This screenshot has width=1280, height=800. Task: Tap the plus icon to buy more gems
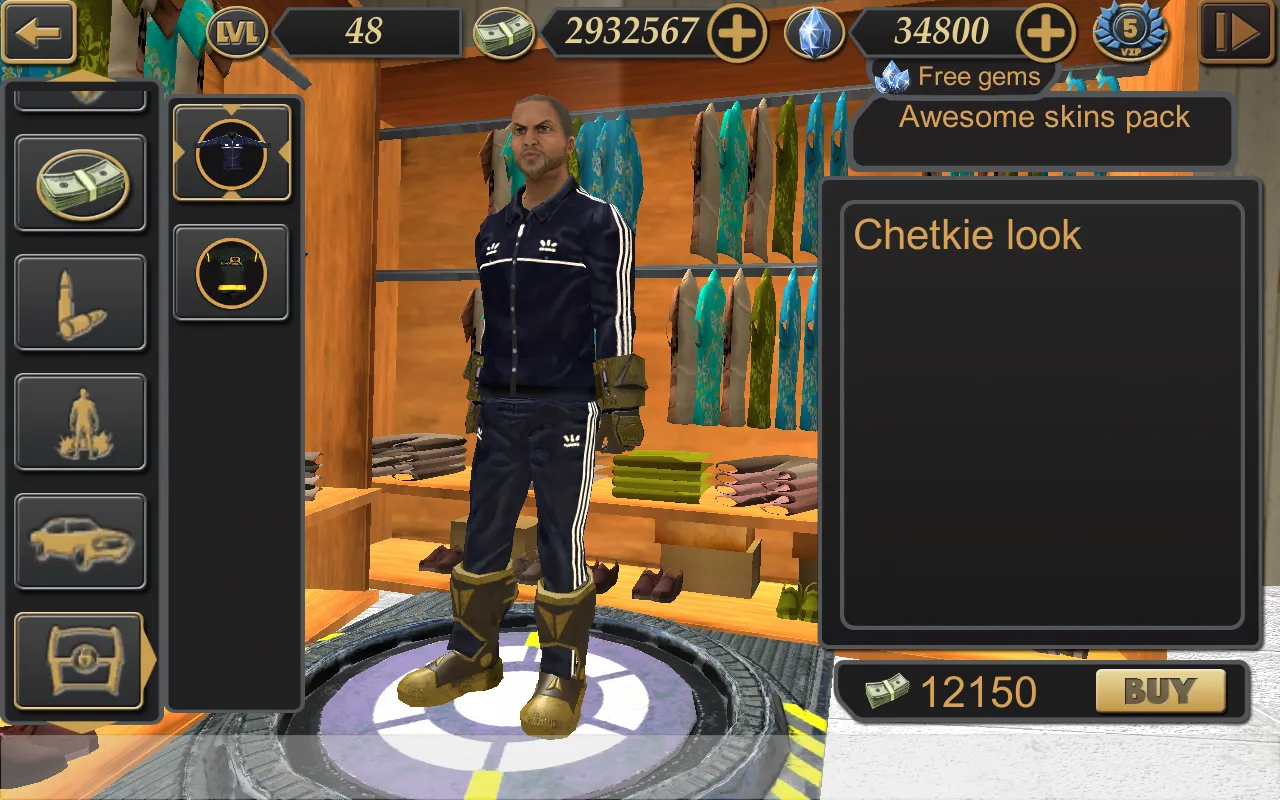click(1046, 33)
